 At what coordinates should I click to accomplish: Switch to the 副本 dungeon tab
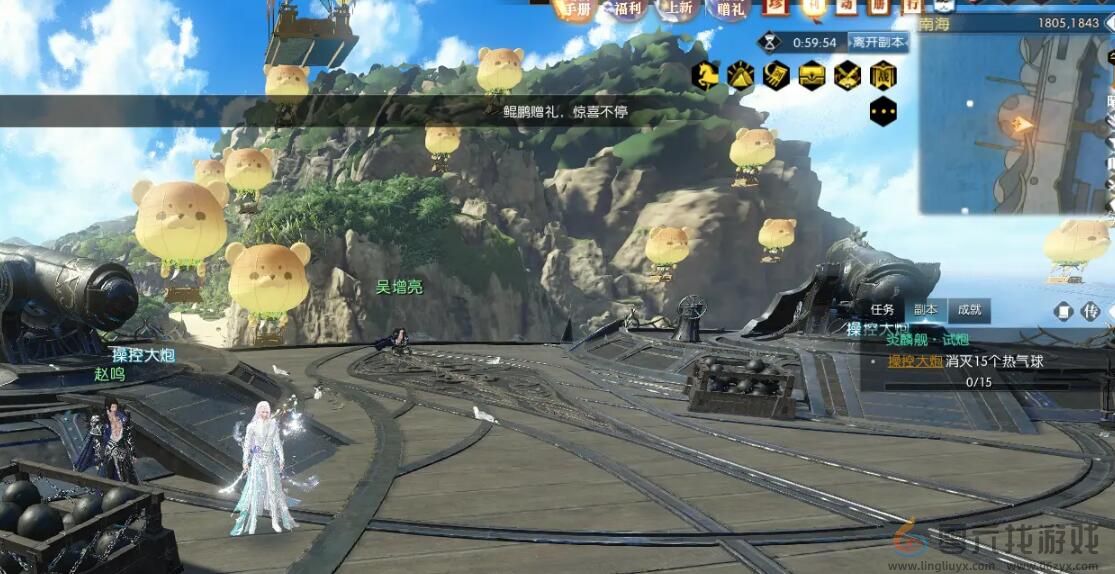tap(926, 310)
